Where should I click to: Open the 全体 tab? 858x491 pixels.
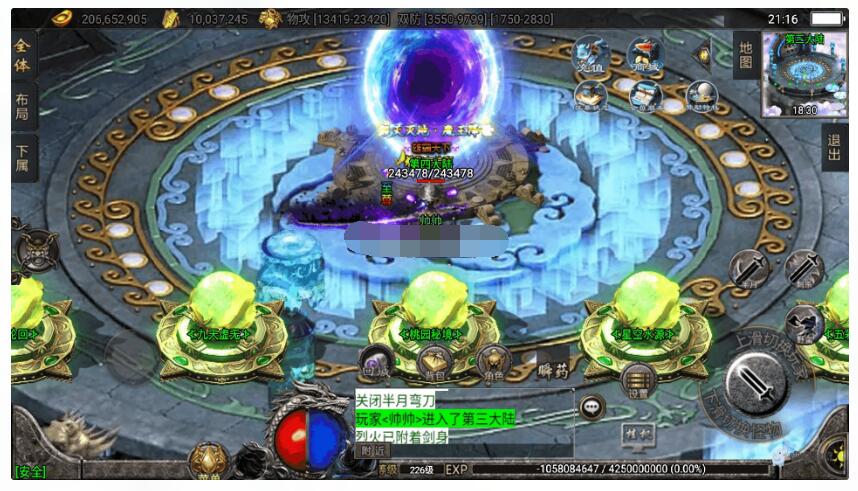[x=24, y=56]
